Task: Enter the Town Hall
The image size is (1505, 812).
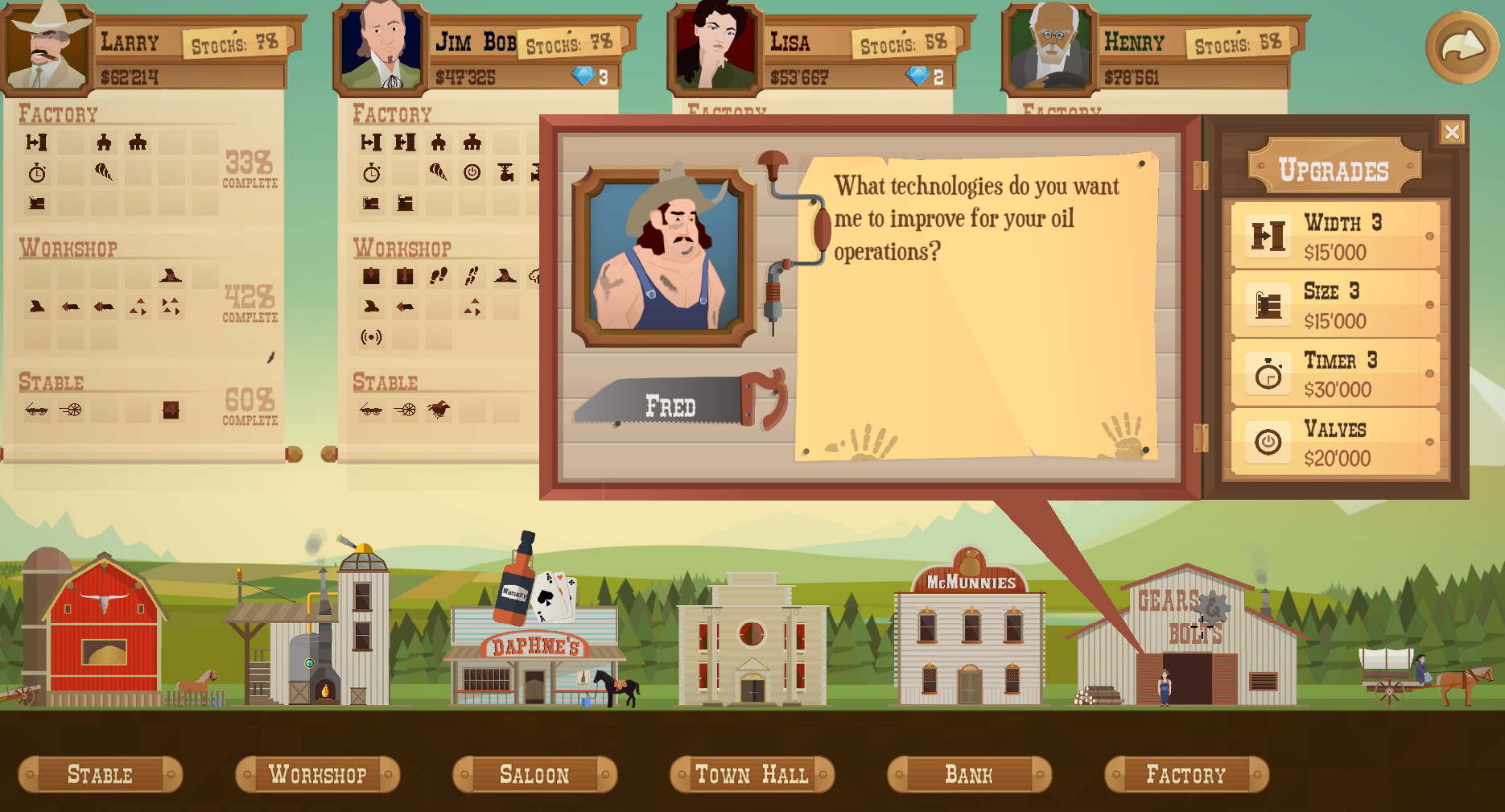Action: (x=752, y=774)
